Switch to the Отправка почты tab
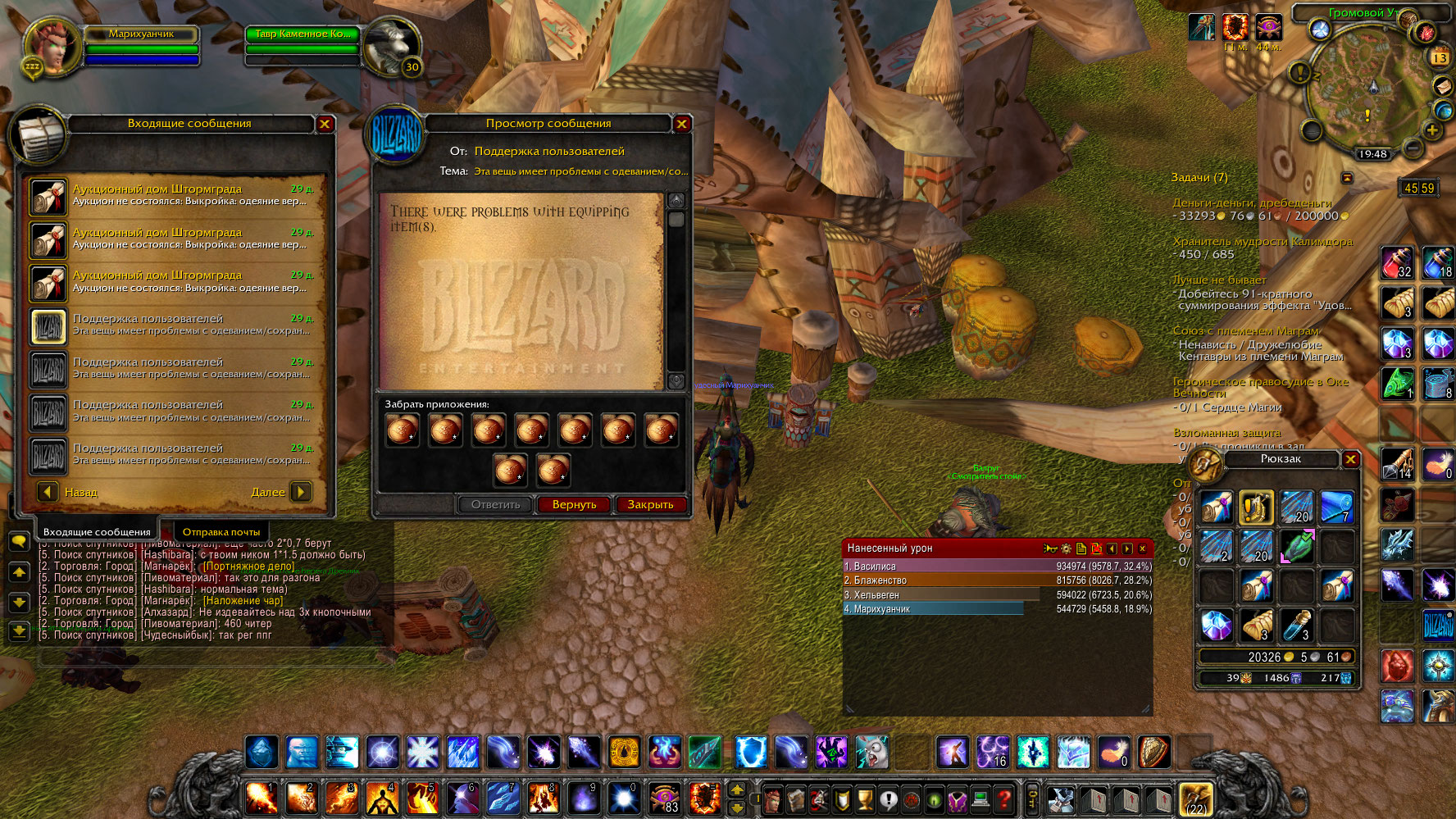Viewport: 1456px width, 819px height. coord(221,532)
